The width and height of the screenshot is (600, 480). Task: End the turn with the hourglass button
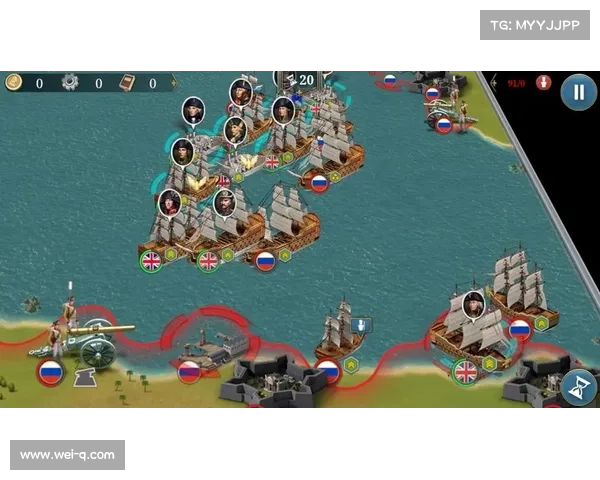point(578,386)
